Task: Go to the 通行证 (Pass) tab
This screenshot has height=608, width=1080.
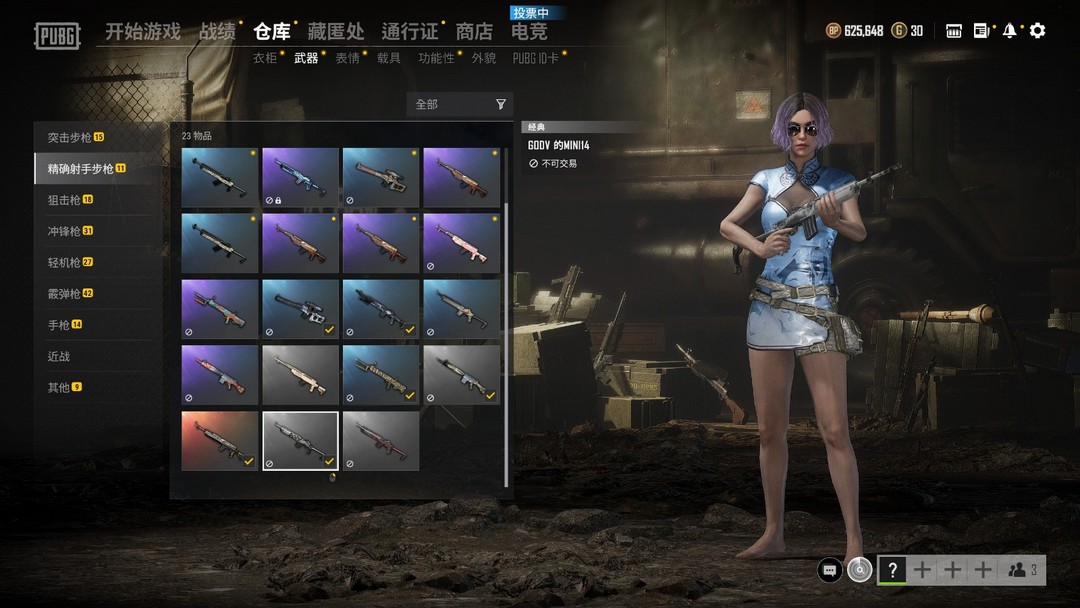Action: click(409, 32)
